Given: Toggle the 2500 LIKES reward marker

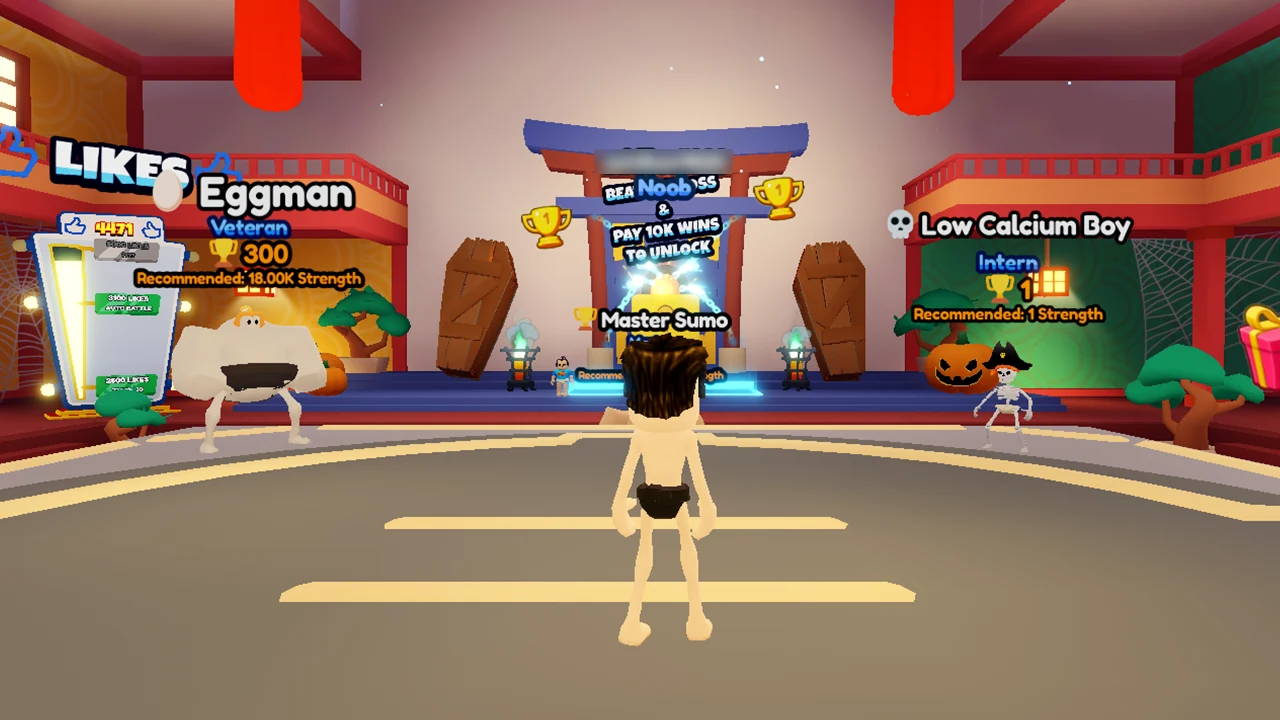Looking at the screenshot, I should [127, 383].
